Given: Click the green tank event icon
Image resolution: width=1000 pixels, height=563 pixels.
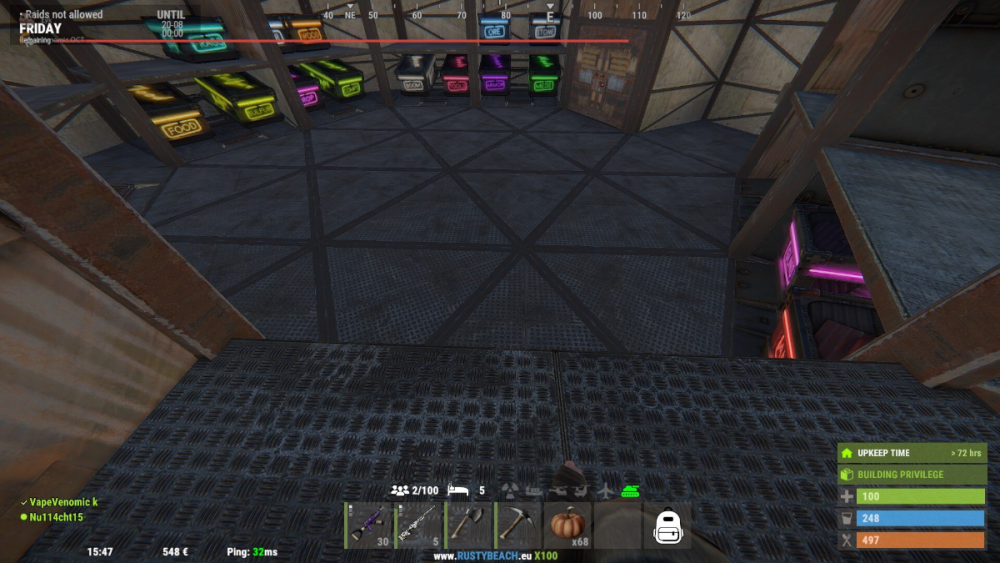Looking at the screenshot, I should (x=631, y=491).
